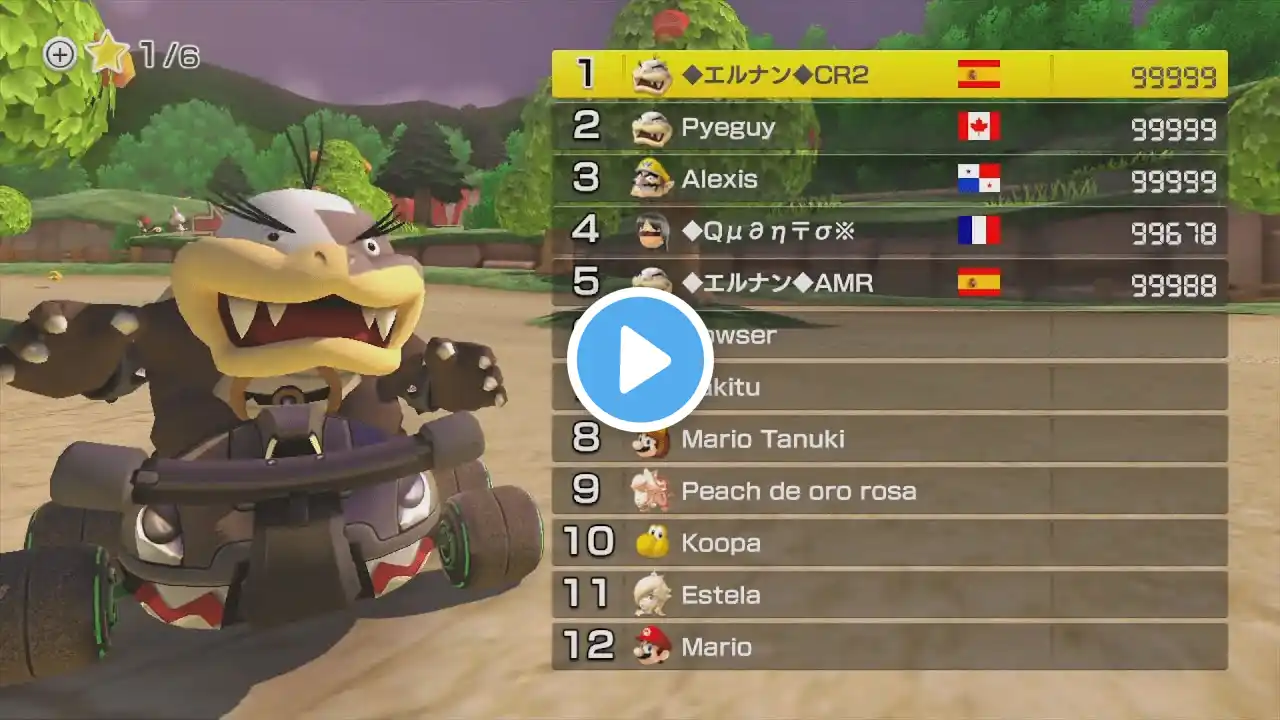Viewport: 1280px width, 720px height.
Task: Select the Peach de oro rosa row
Action: coord(889,491)
